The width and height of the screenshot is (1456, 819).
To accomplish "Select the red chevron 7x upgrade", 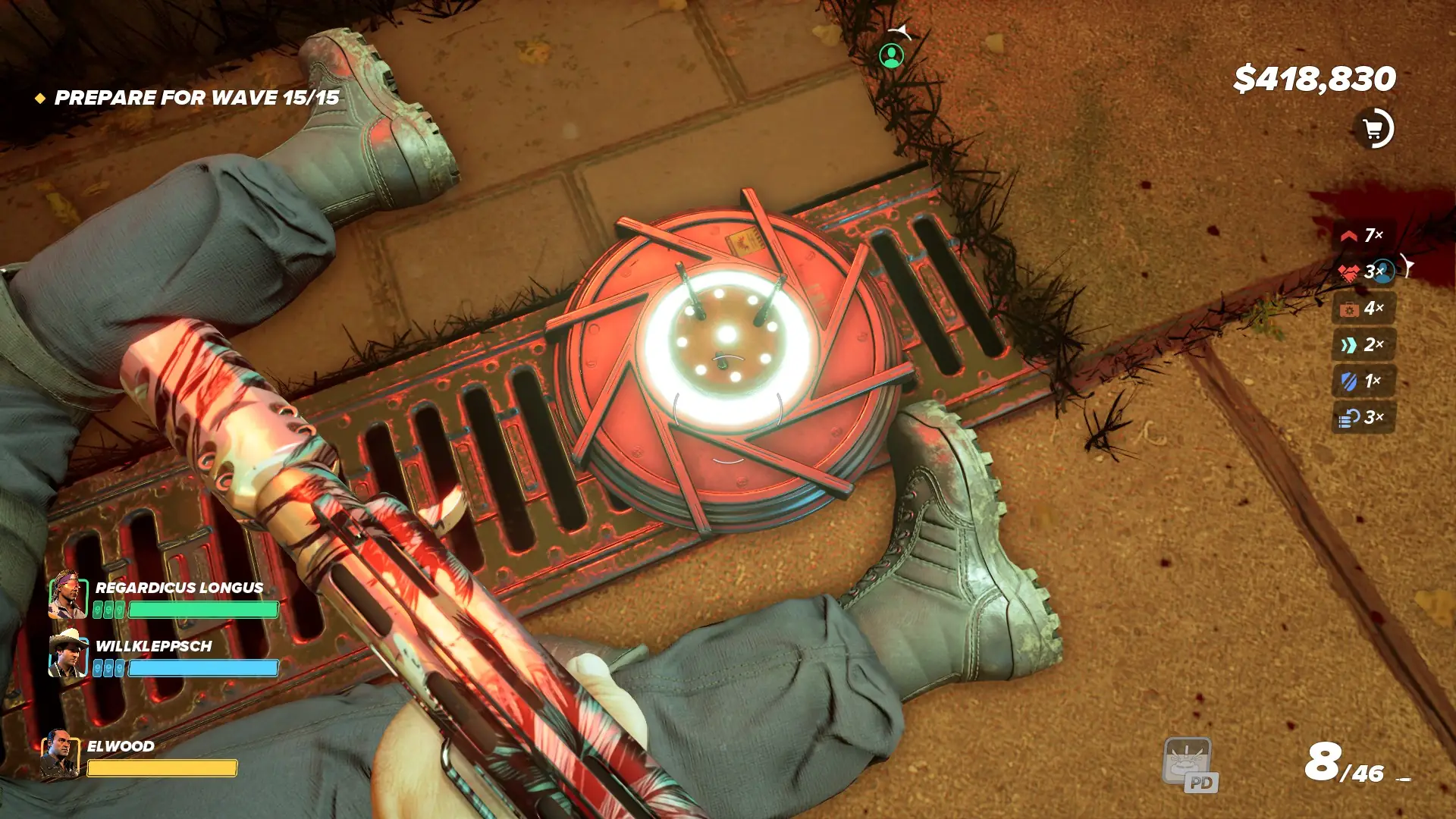I will [x=1363, y=235].
